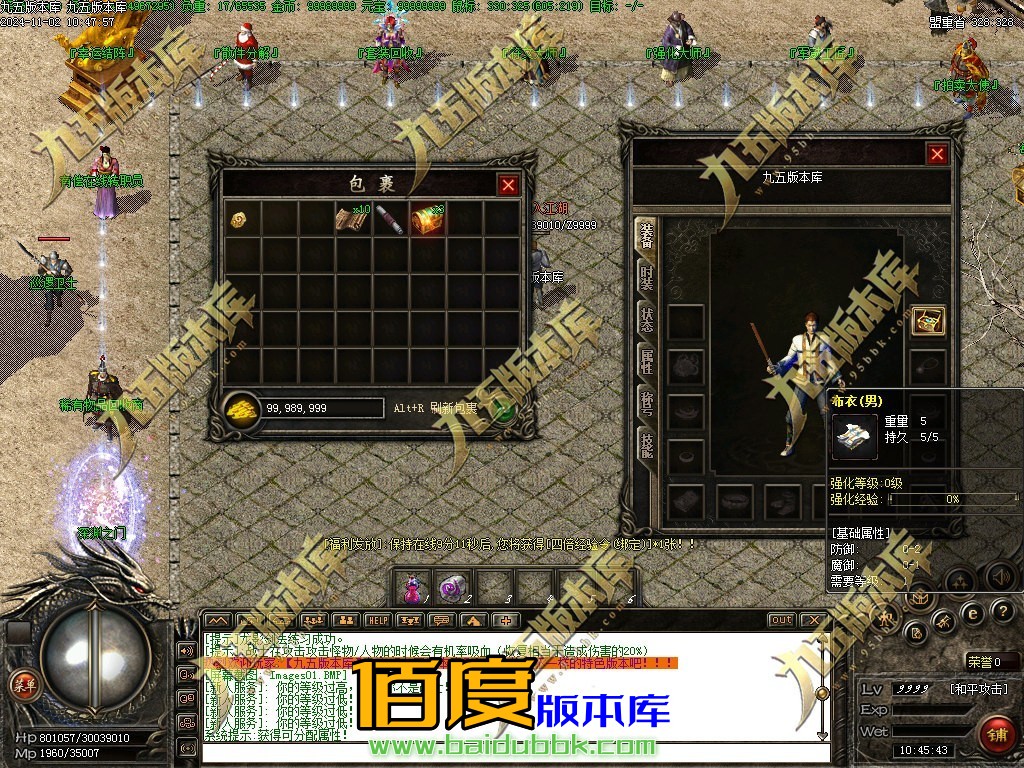Click the Out button above chat
The width and height of the screenshot is (1024, 768).
tap(782, 620)
